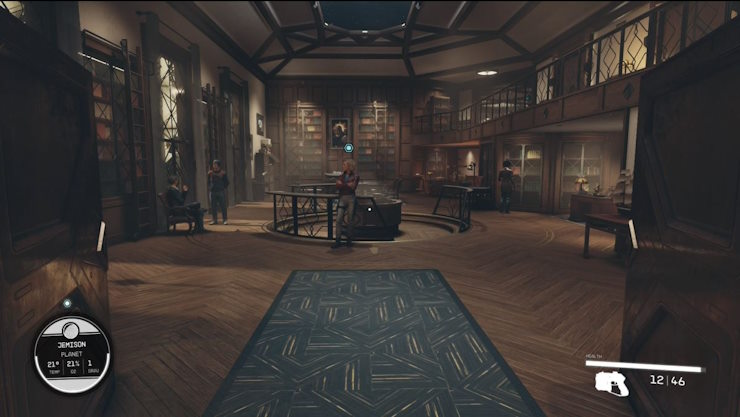740x417 pixels.
Task: Click the blue quest objective marker
Action: 349,148
